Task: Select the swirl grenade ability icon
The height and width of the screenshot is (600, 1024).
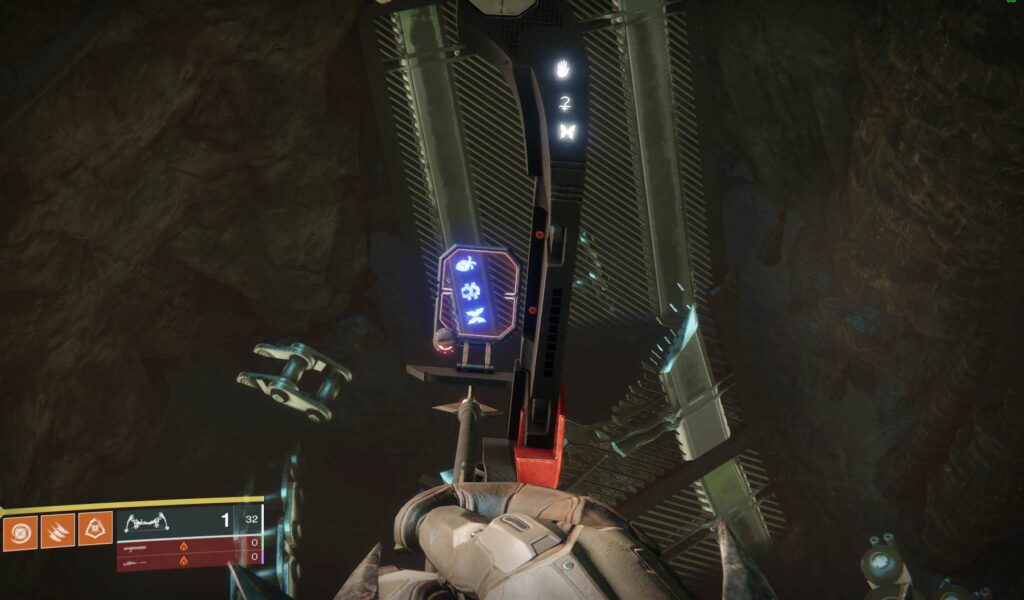Action: (20, 531)
